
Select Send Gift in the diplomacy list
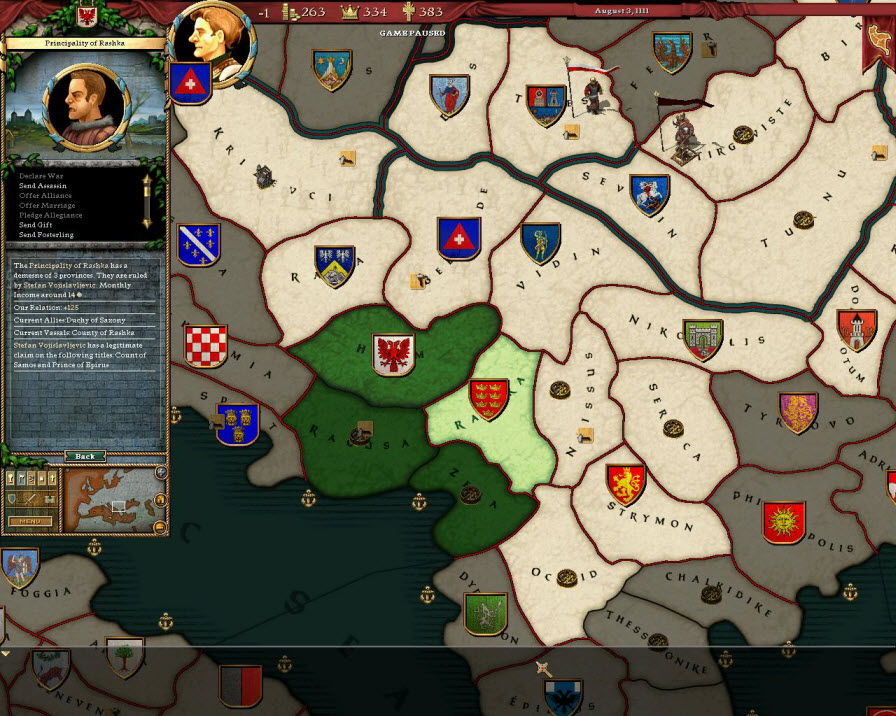pos(37,225)
